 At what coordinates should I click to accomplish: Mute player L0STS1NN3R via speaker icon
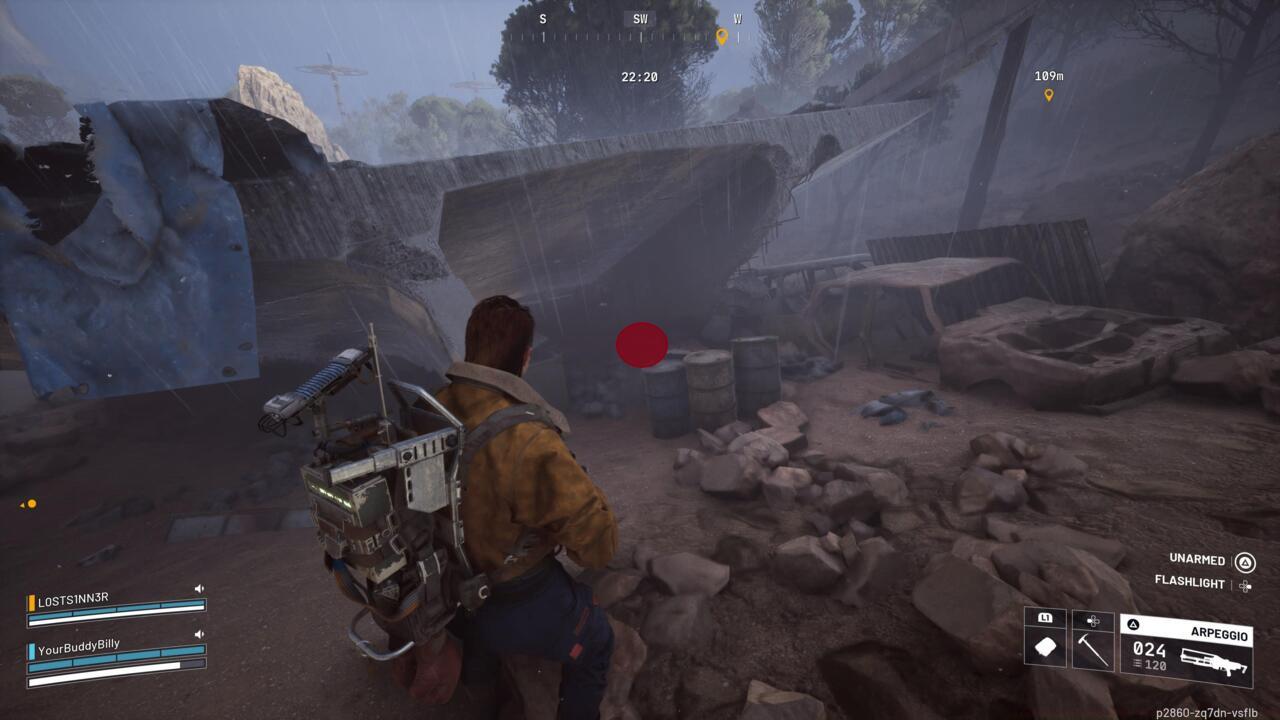[199, 589]
